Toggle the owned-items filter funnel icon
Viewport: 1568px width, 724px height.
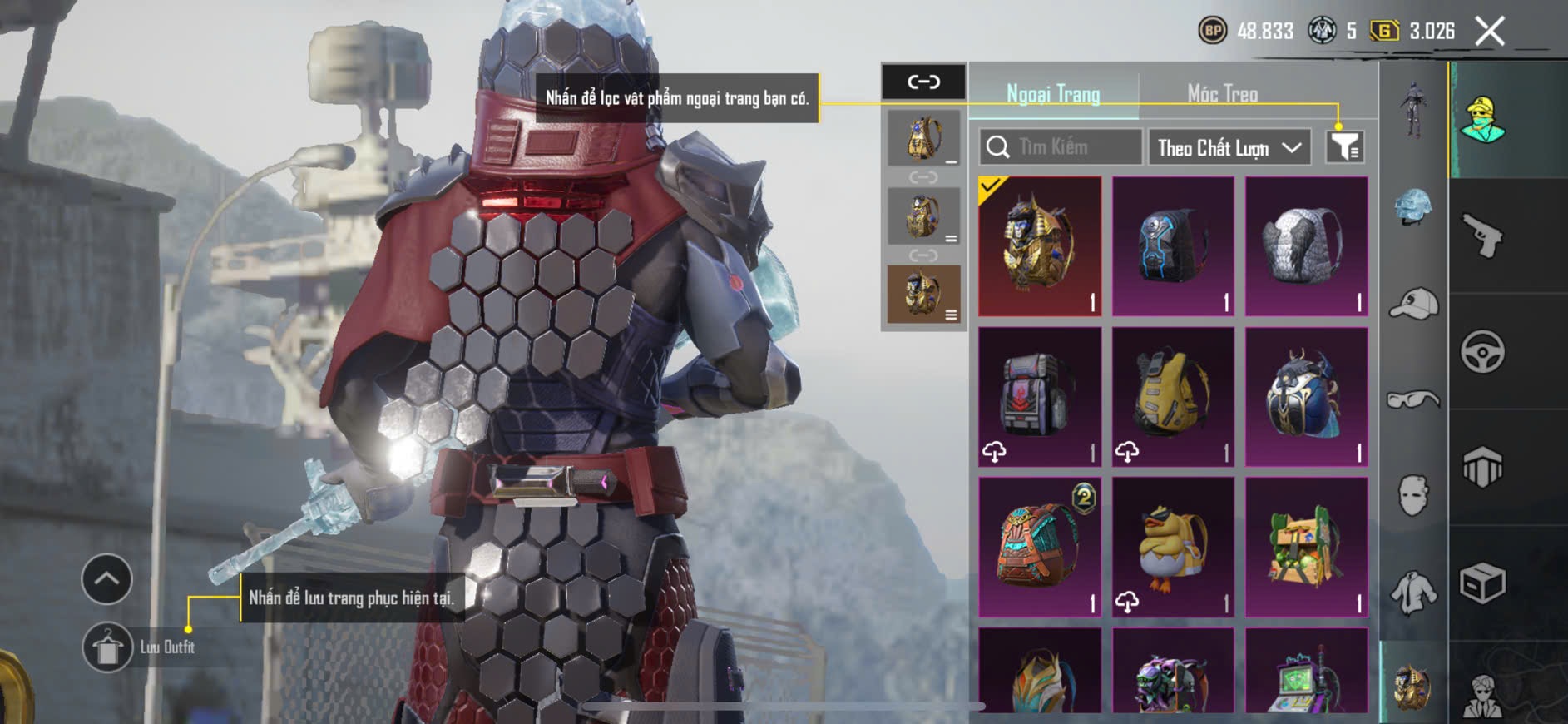click(1344, 147)
